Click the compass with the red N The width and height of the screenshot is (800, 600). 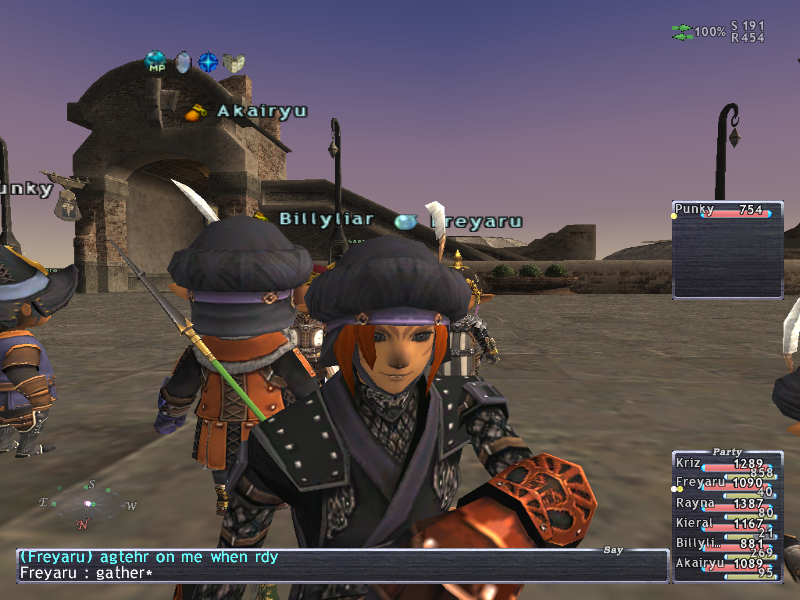87,504
